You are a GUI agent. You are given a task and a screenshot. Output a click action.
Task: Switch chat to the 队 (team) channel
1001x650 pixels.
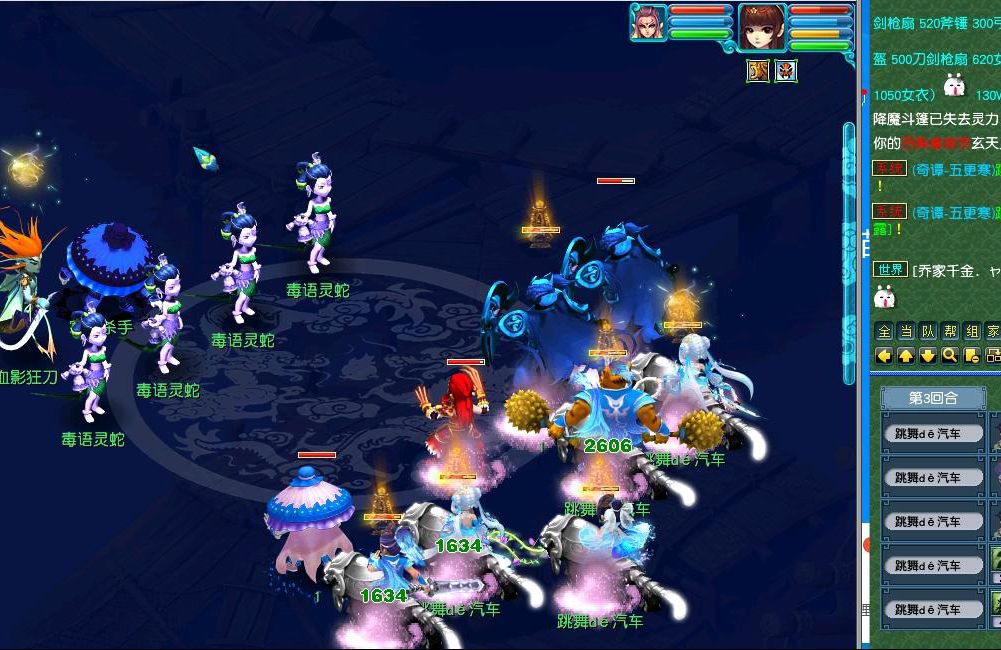pyautogui.click(x=928, y=332)
